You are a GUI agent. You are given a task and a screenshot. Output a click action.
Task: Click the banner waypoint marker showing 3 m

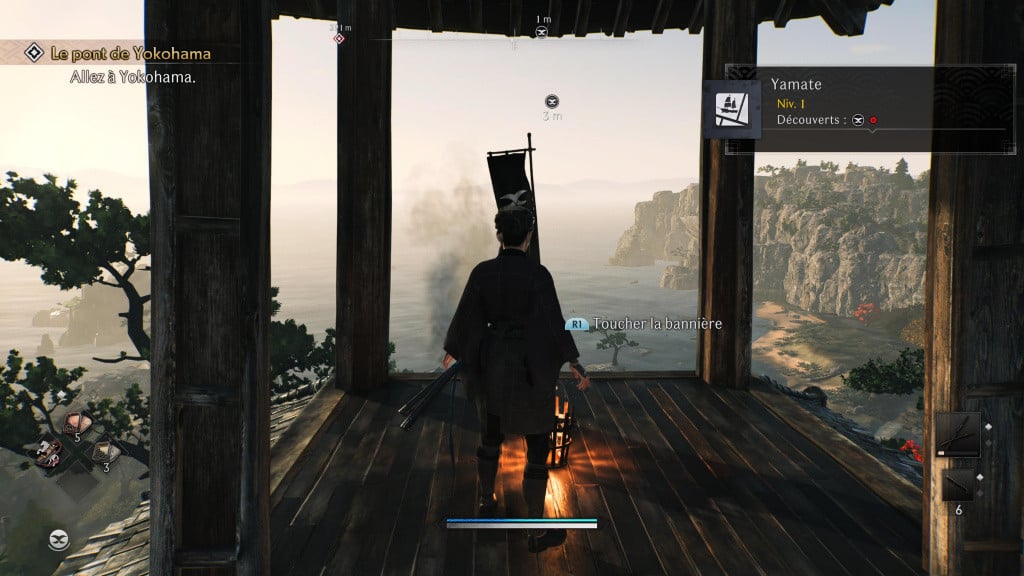[x=552, y=101]
